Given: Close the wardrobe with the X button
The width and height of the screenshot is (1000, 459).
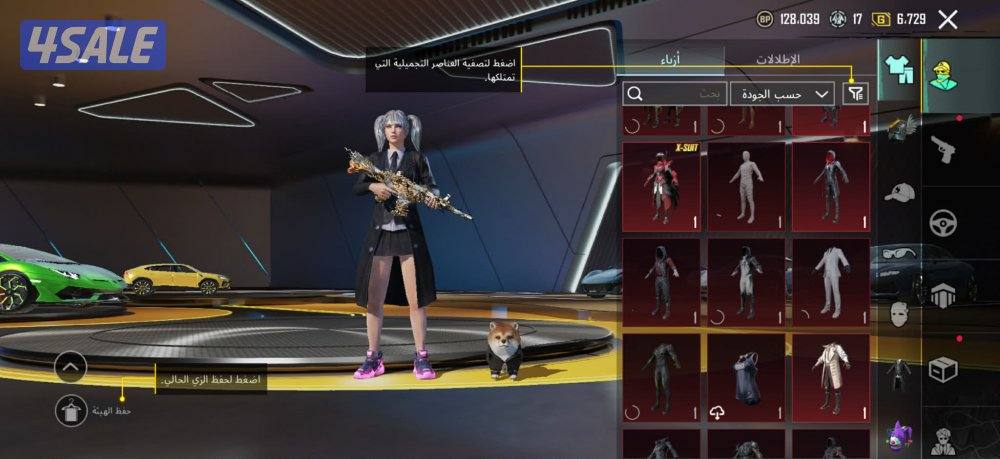Looking at the screenshot, I should coord(948,19).
